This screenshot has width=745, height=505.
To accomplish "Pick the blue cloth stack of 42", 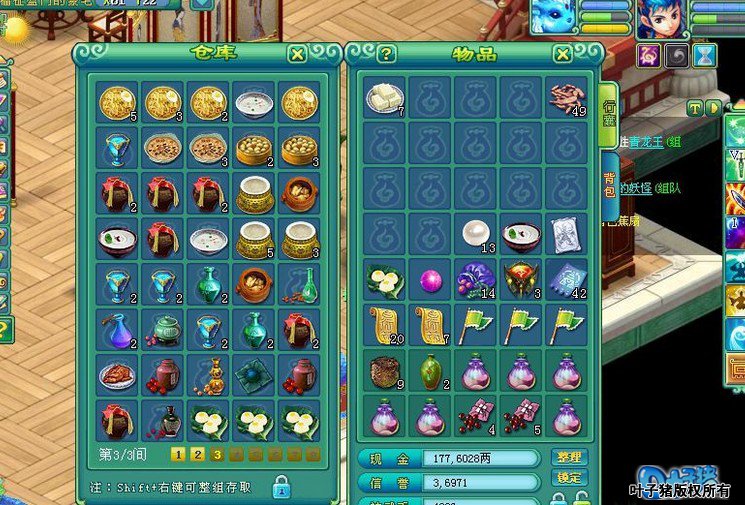I will tap(567, 279).
